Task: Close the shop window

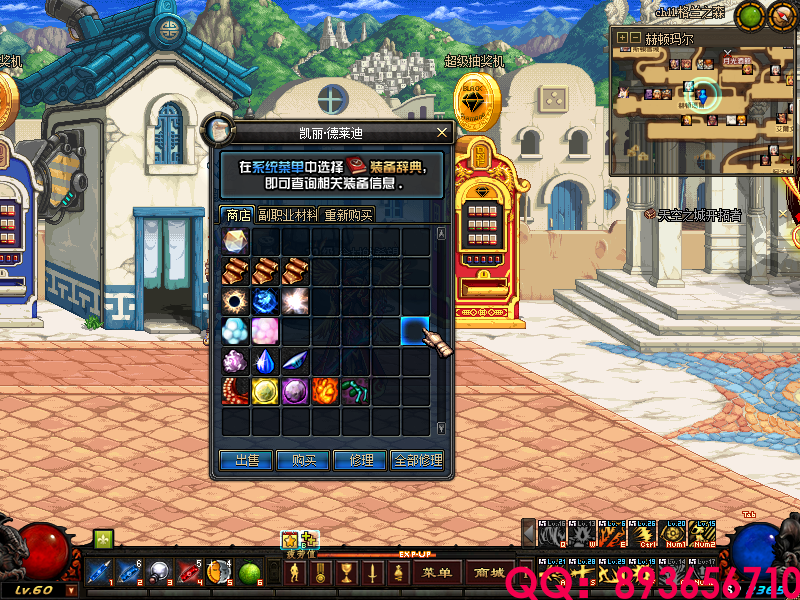Action: [442, 132]
